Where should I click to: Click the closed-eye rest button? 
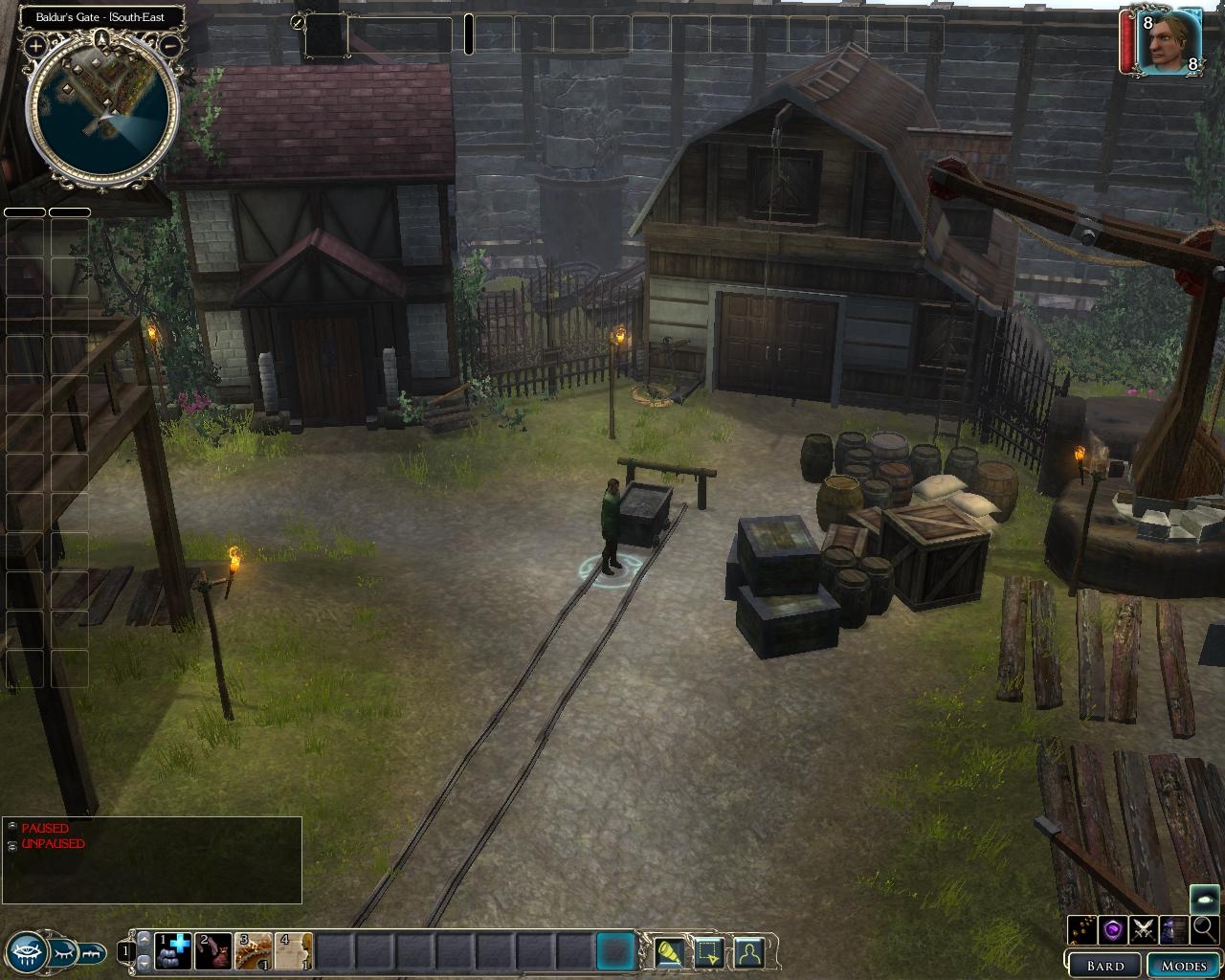63,952
